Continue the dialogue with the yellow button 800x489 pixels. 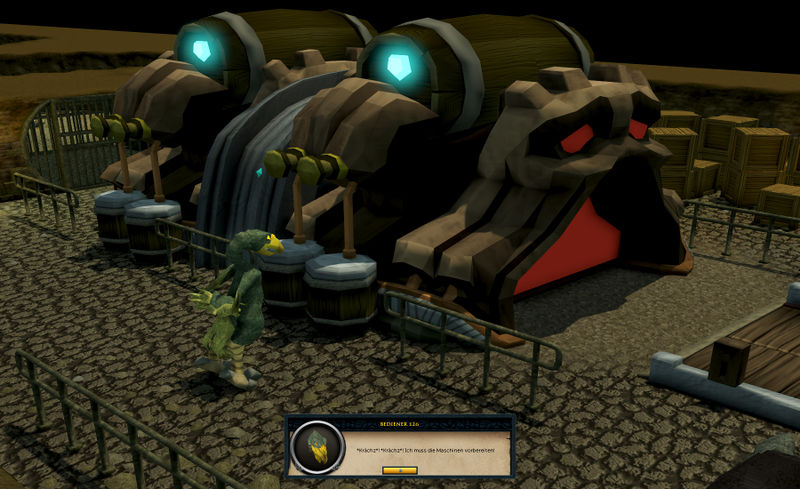(x=399, y=469)
